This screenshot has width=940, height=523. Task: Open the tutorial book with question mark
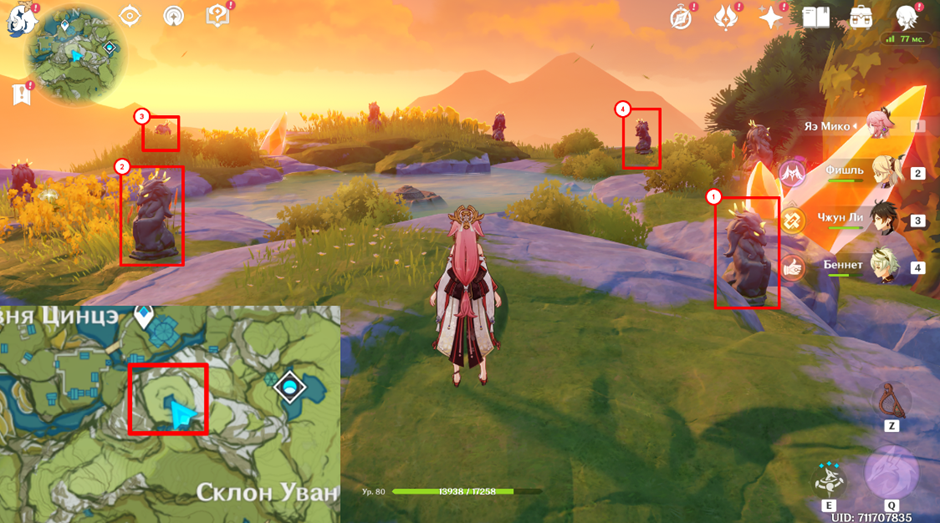pos(217,16)
